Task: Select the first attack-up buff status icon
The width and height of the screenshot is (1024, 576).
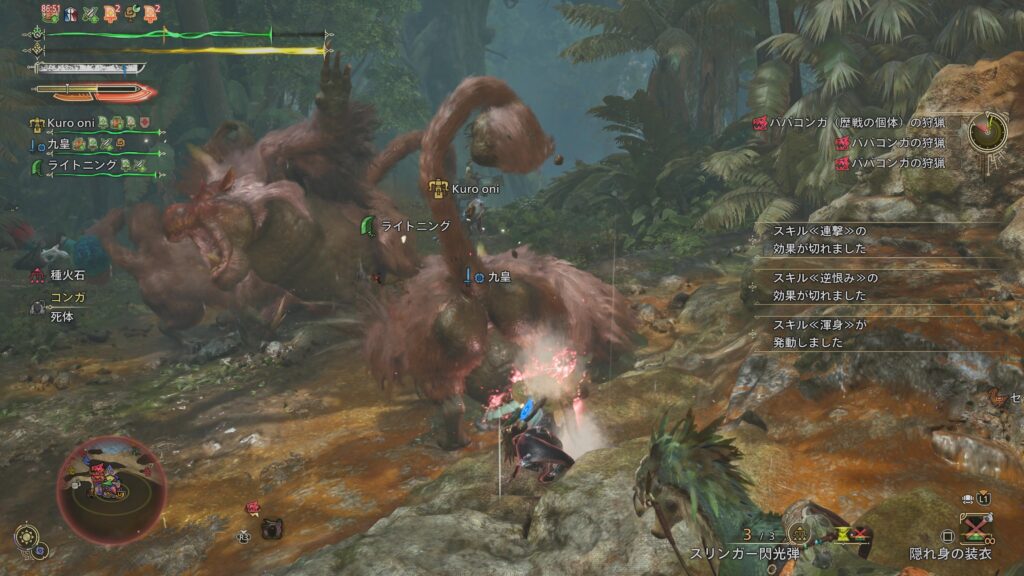Action: (x=92, y=13)
